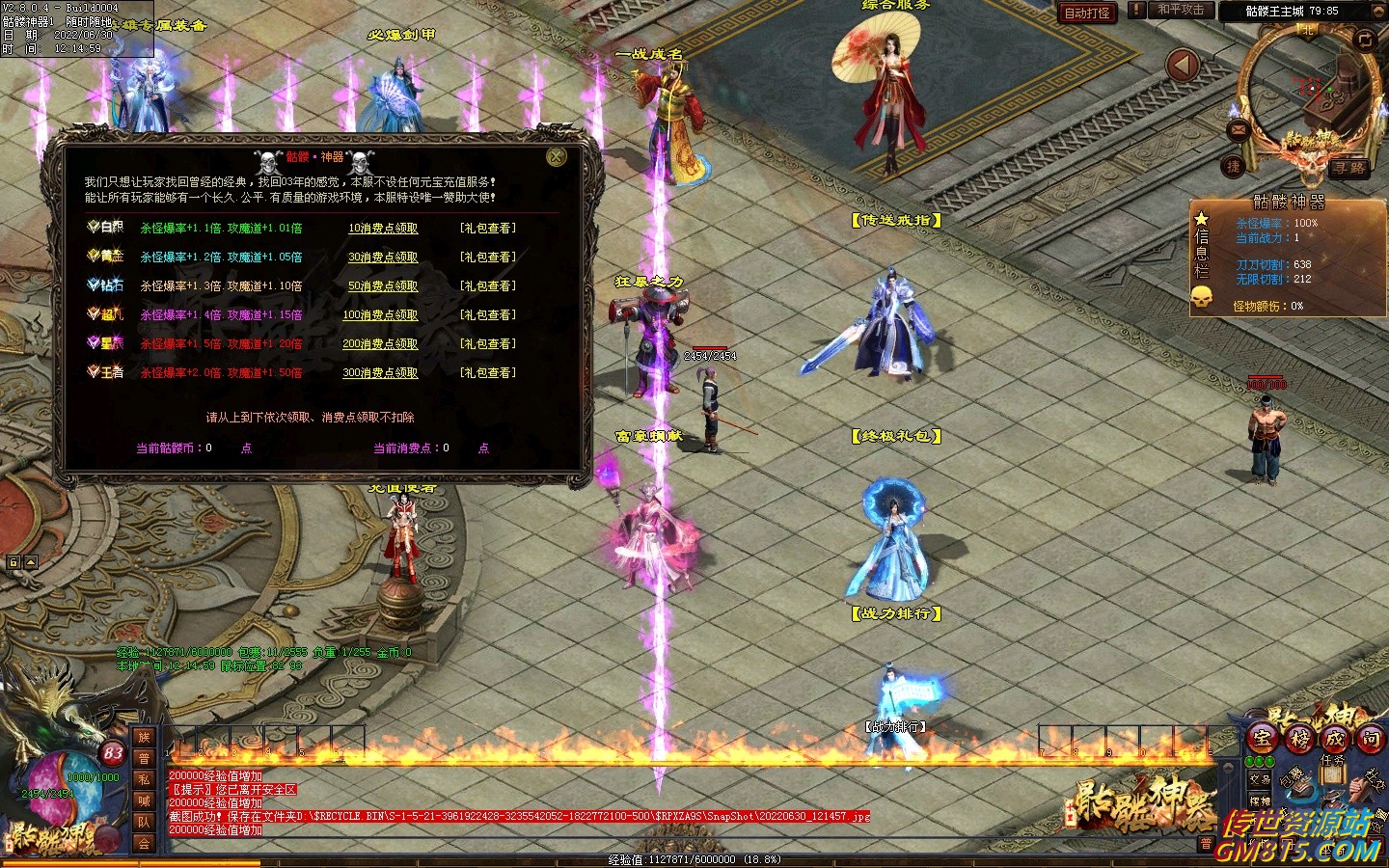1389x868 pixels.
Task: Claim the 100消费点领取 reward link
Action: pyautogui.click(x=380, y=315)
